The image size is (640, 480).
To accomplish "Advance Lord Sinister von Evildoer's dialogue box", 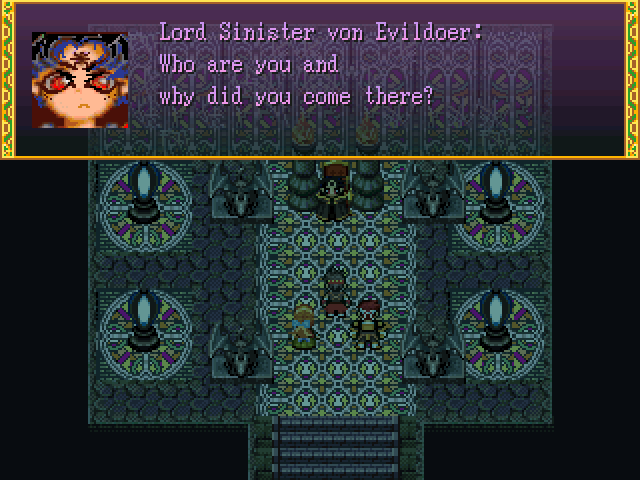I will [320, 80].
